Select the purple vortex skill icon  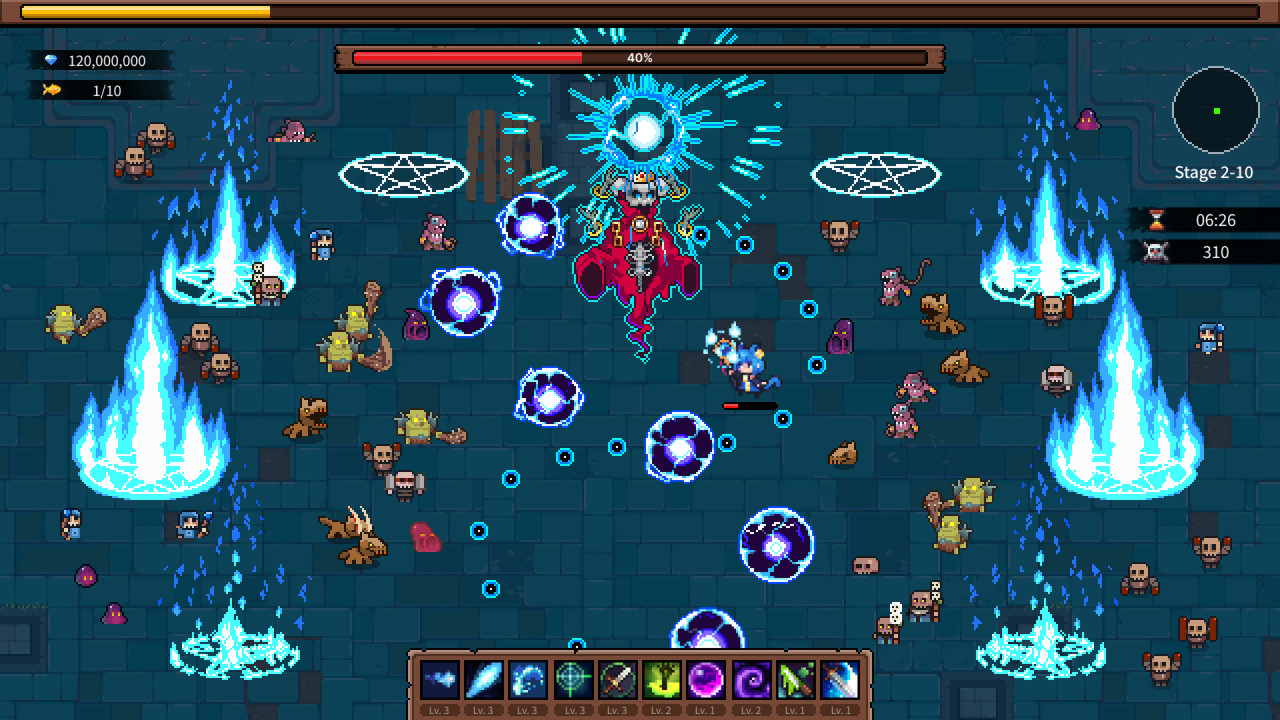click(x=750, y=680)
